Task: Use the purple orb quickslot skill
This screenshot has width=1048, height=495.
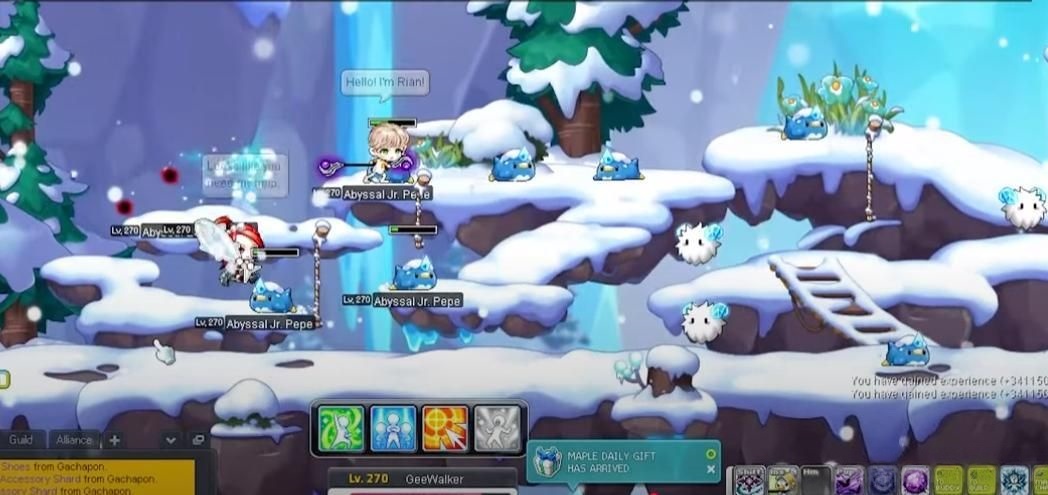Action: [x=915, y=481]
